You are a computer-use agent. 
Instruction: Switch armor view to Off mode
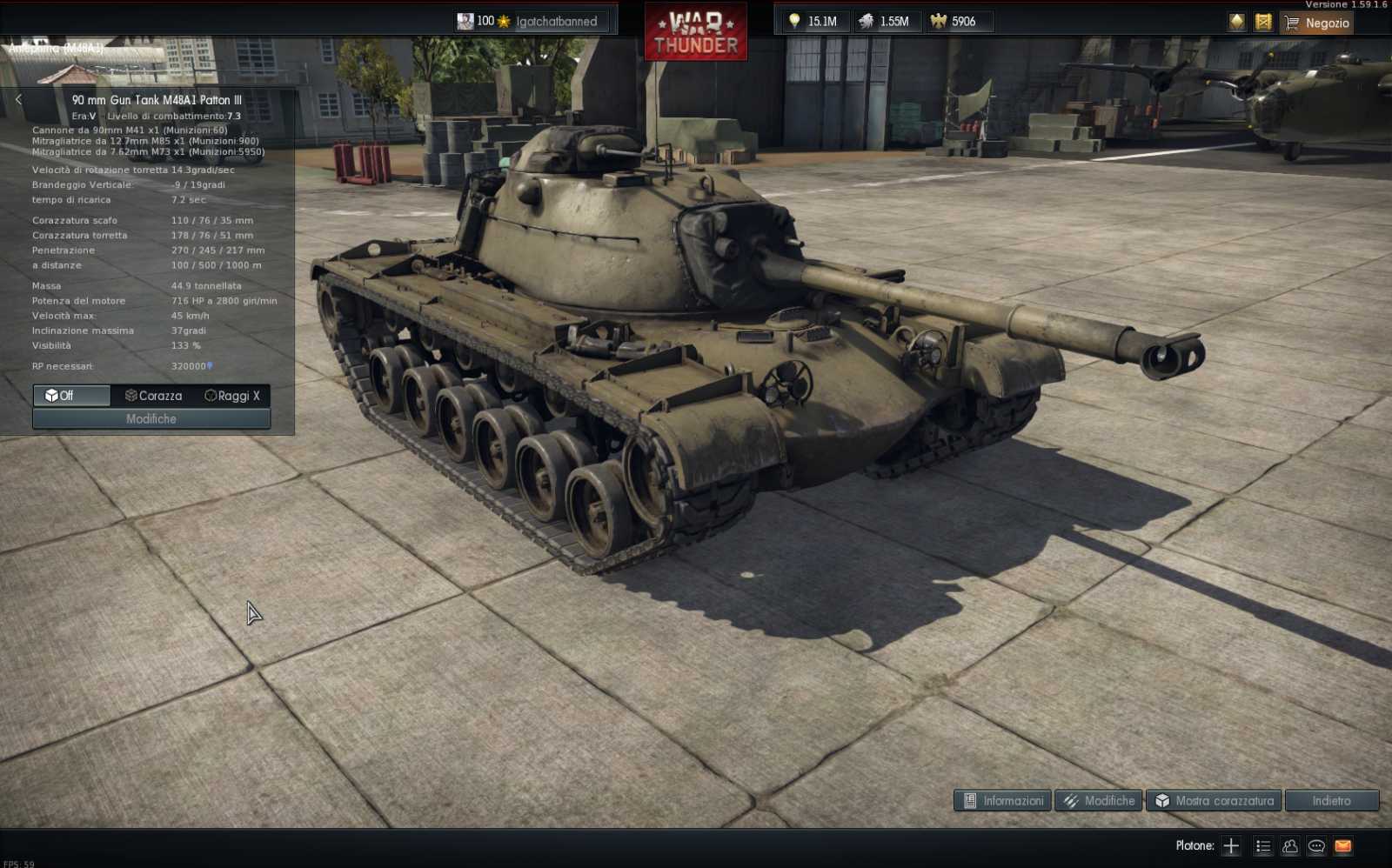pyautogui.click(x=70, y=396)
